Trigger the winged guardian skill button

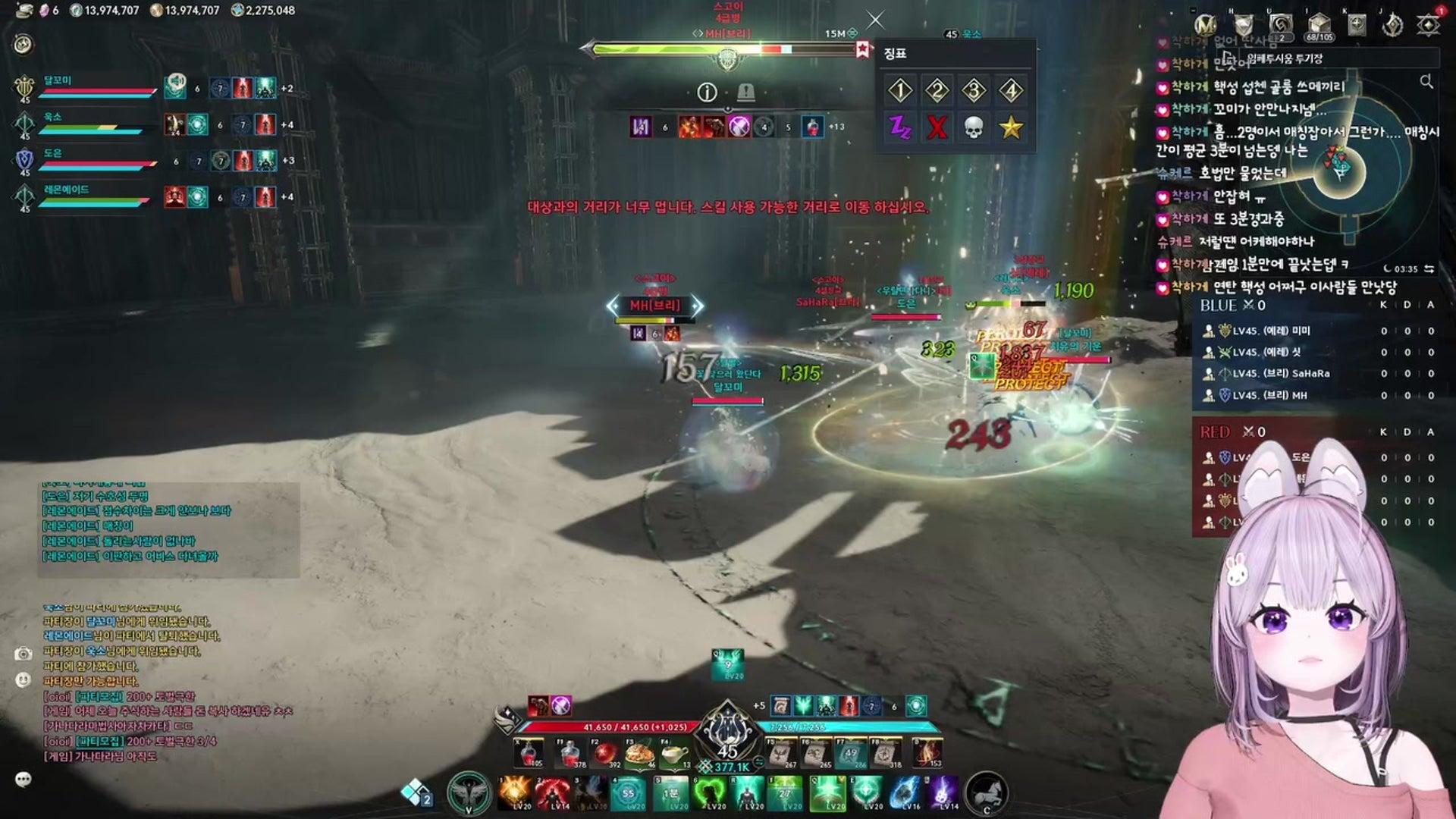[x=468, y=793]
